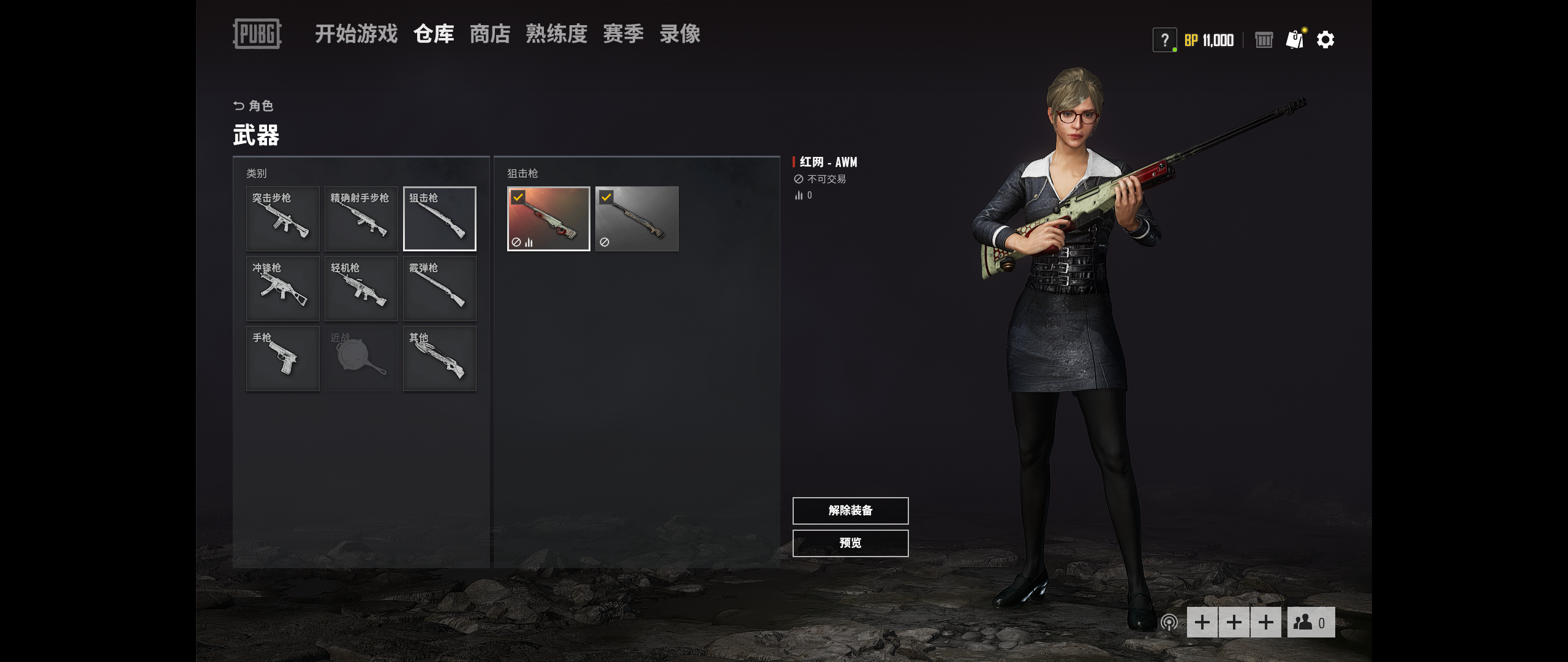Open settings with the gear icon
Screen dimensions: 1568x662
[1325, 40]
